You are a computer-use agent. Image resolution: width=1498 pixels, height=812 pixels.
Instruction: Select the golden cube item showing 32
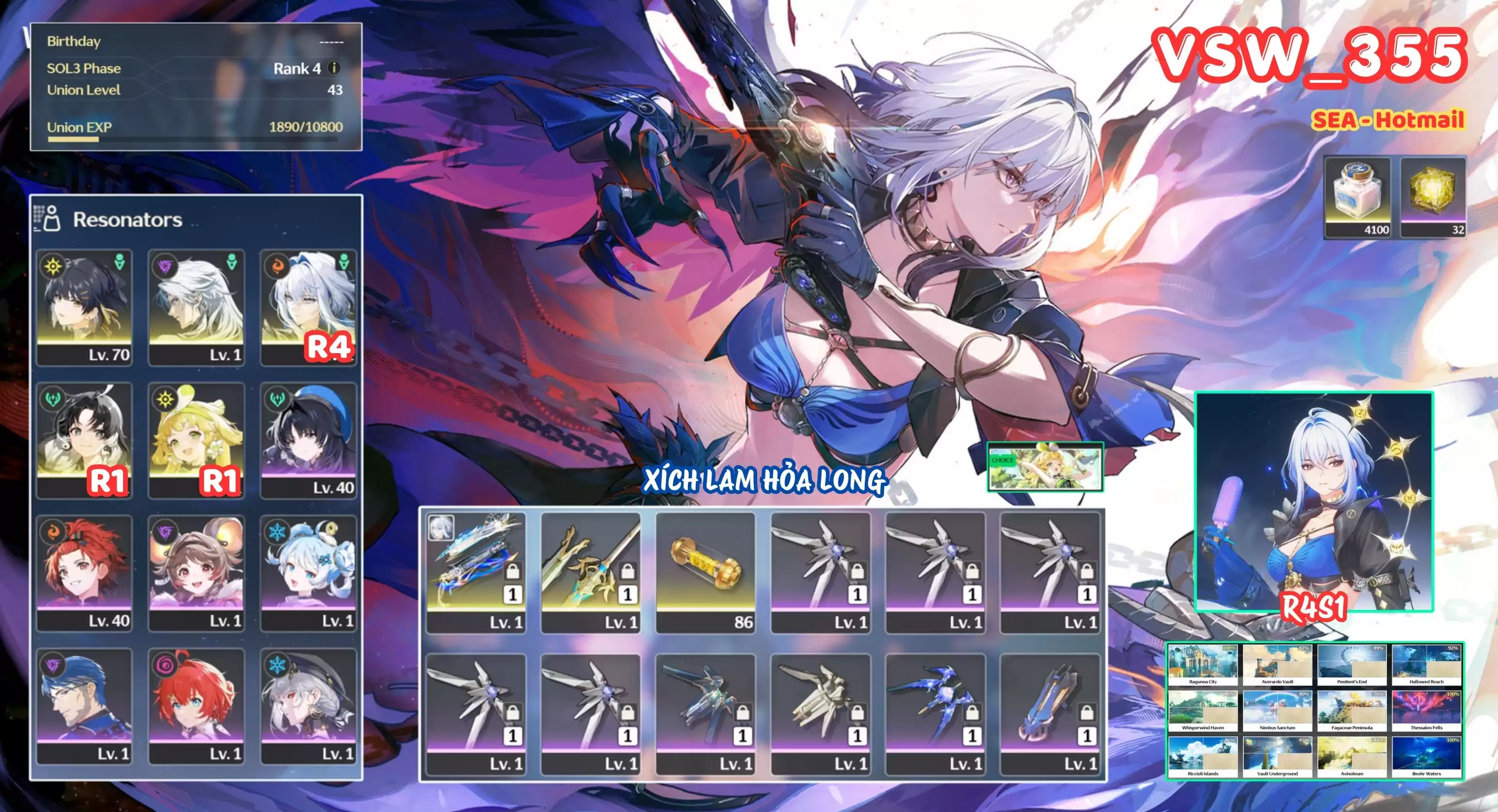[1433, 197]
